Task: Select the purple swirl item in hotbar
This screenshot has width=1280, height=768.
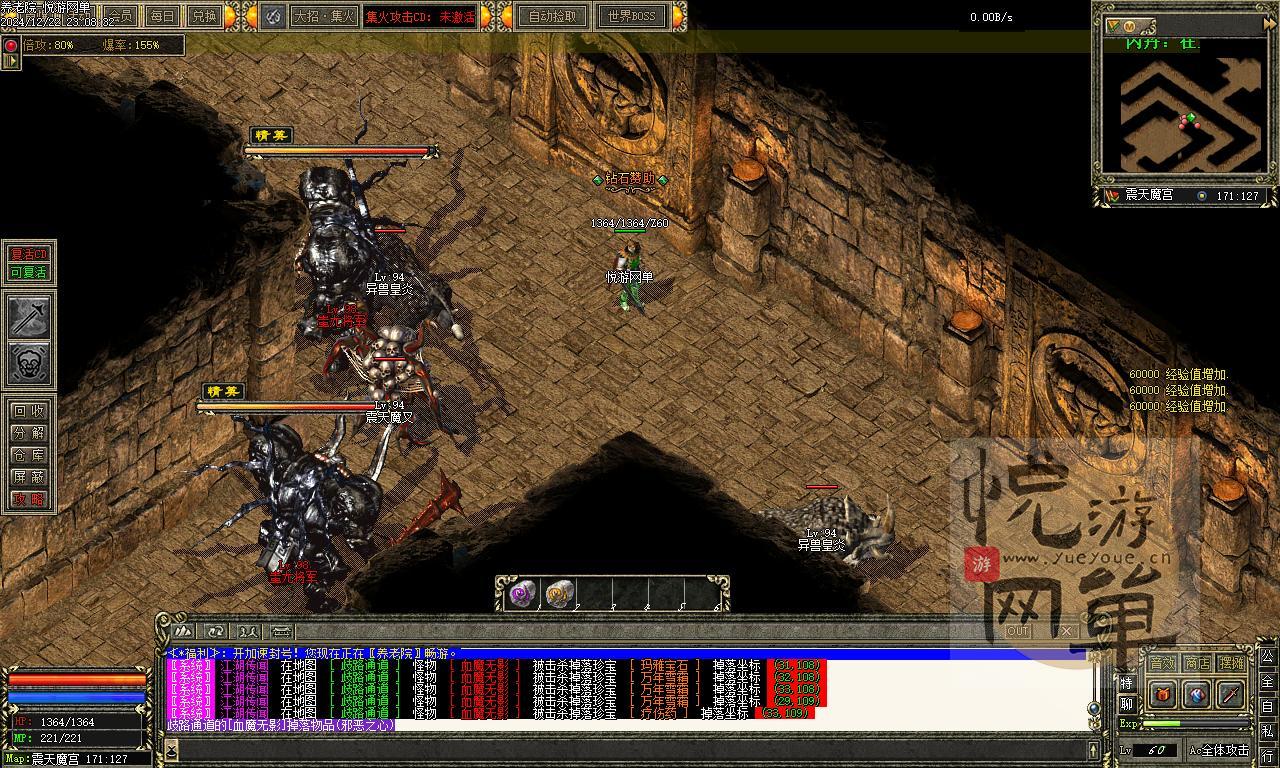Action: 523,595
